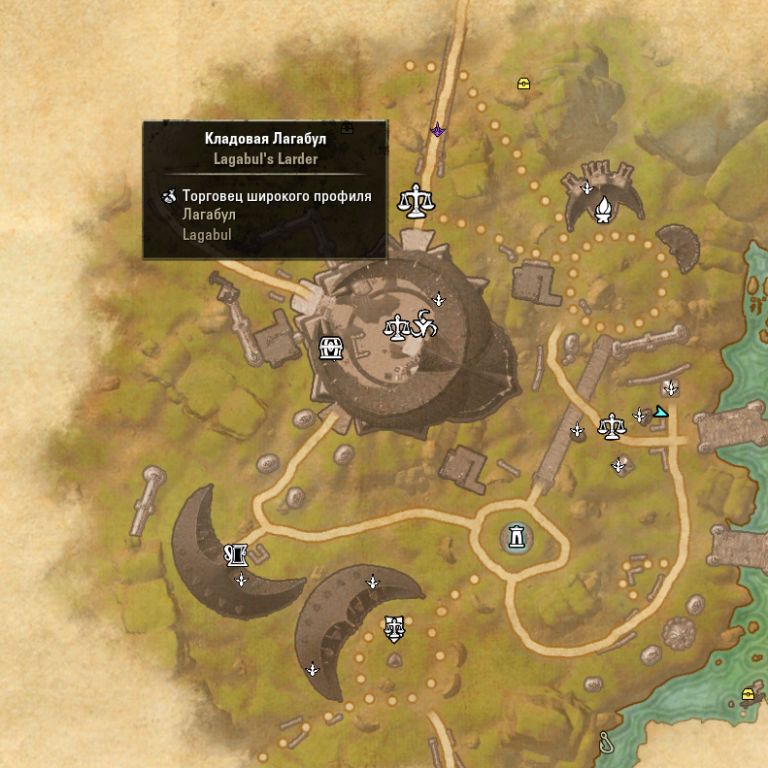Select the merchant scales beside the Lagabul tooltip

pos(416,199)
